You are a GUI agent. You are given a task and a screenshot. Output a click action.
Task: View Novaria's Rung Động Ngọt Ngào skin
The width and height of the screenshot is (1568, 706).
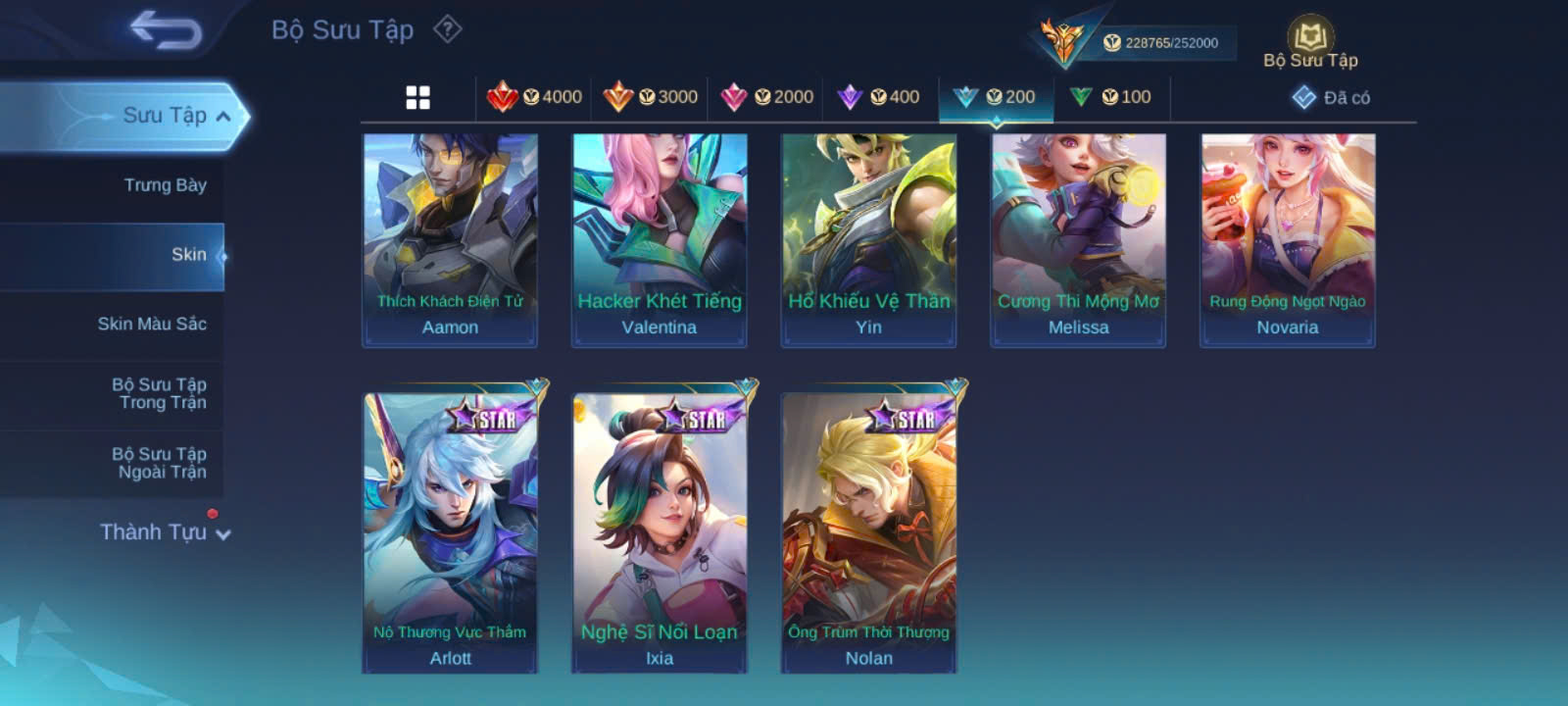1288,240
